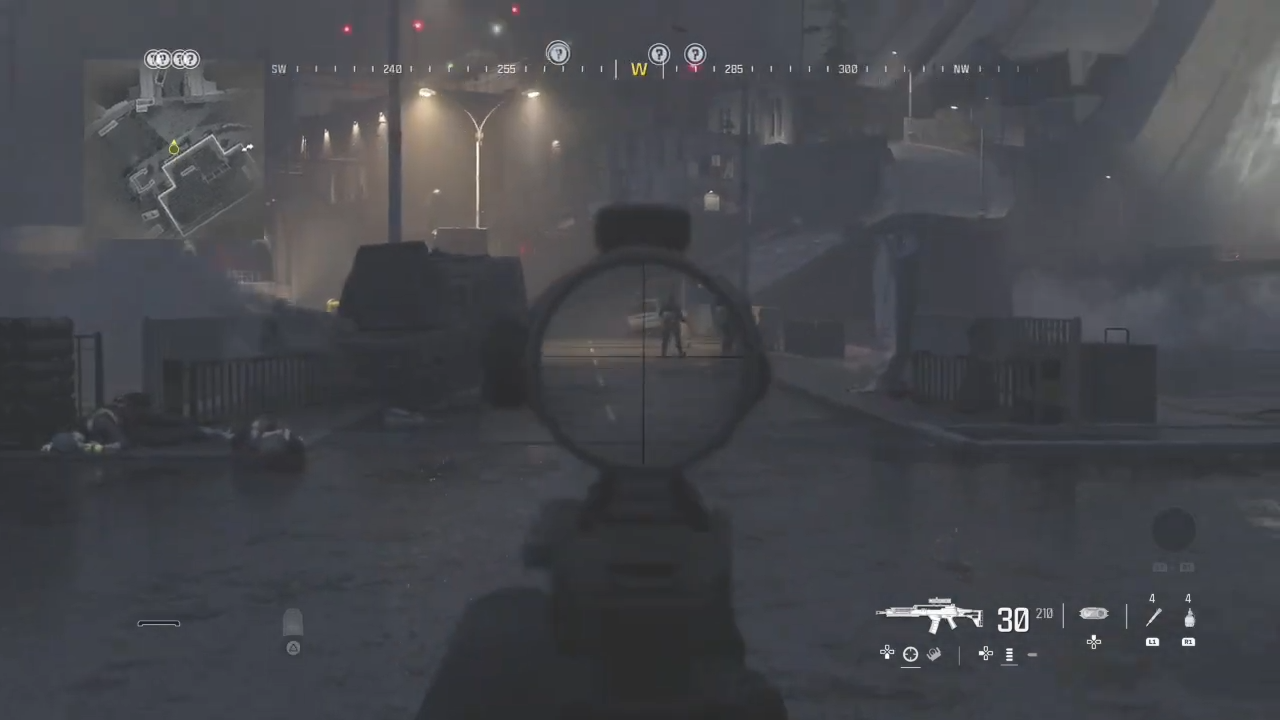Expand the R1 lethal slot label
The width and height of the screenshot is (1280, 720).
[x=1188, y=641]
